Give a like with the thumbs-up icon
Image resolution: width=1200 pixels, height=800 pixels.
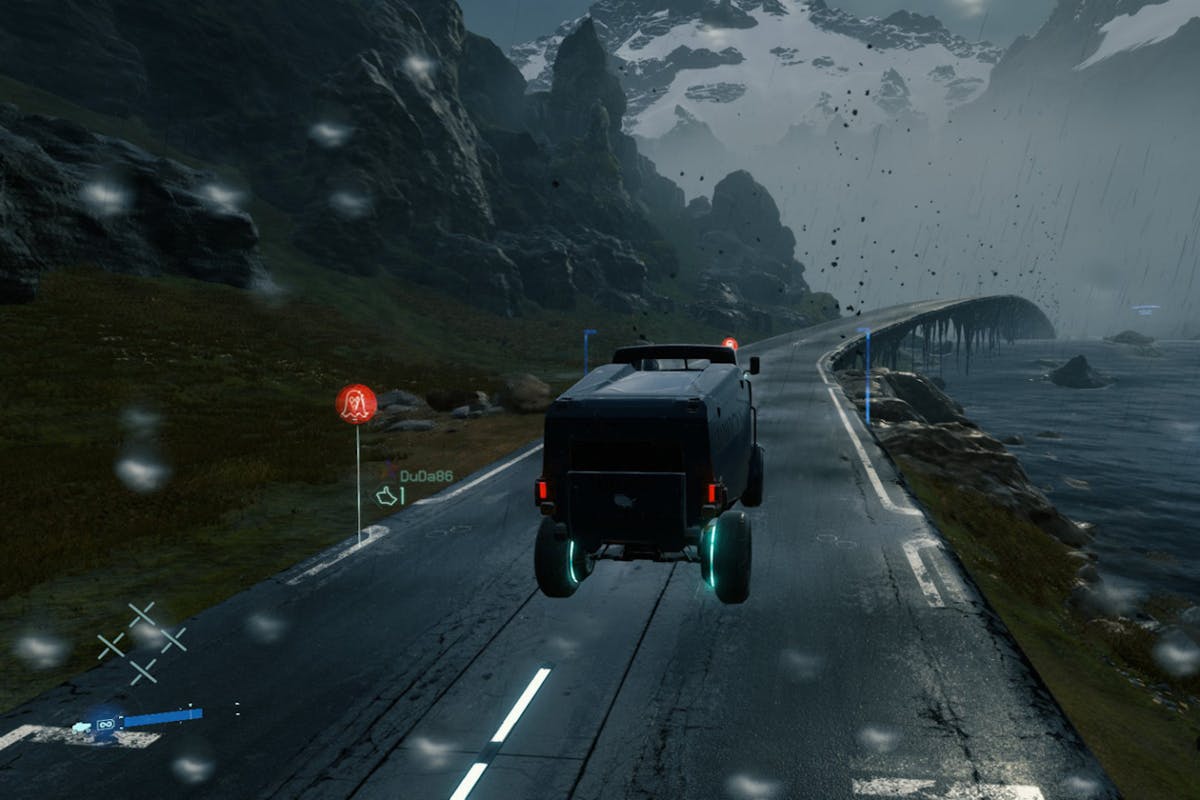[386, 495]
